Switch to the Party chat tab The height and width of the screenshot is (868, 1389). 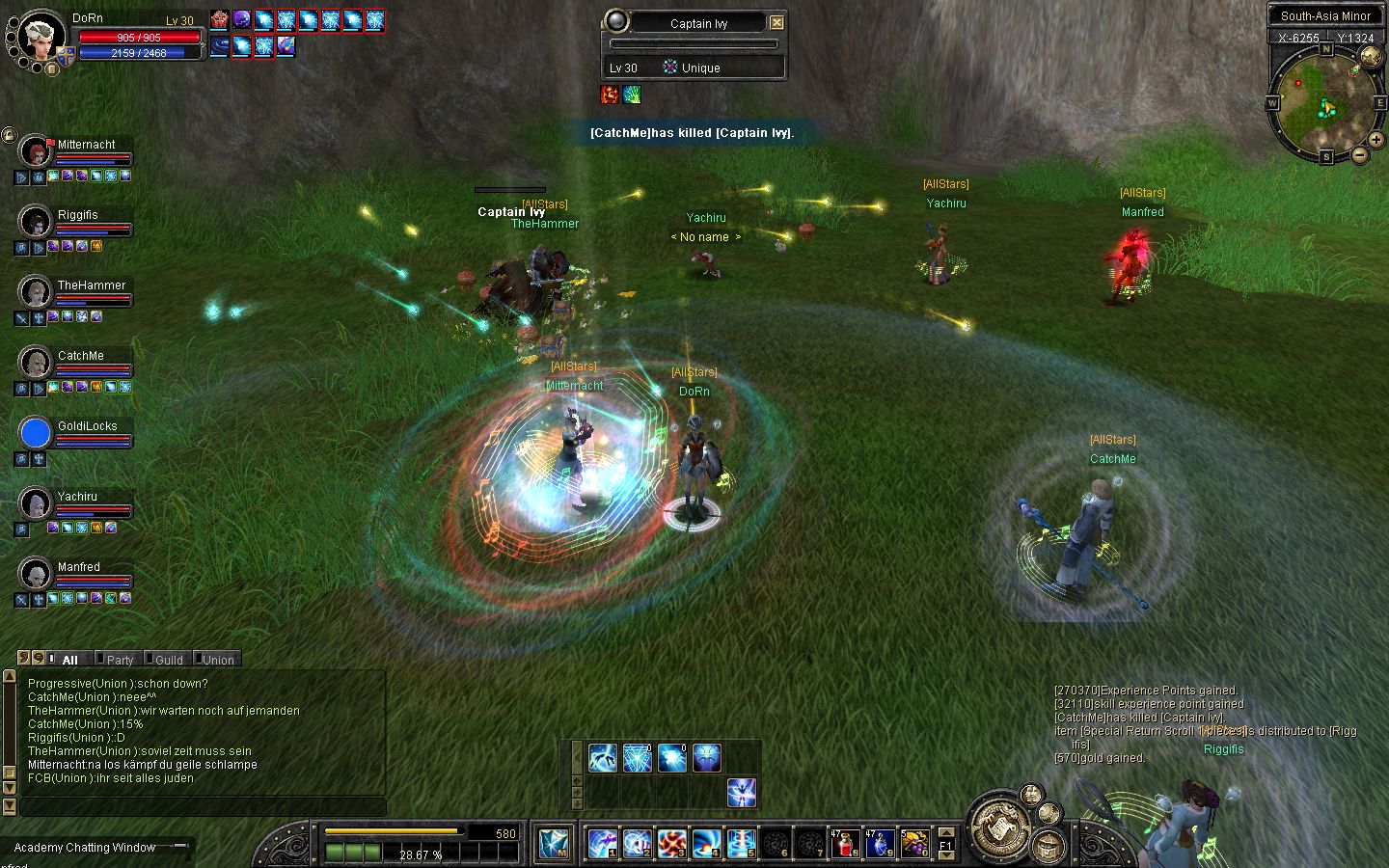coord(119,660)
